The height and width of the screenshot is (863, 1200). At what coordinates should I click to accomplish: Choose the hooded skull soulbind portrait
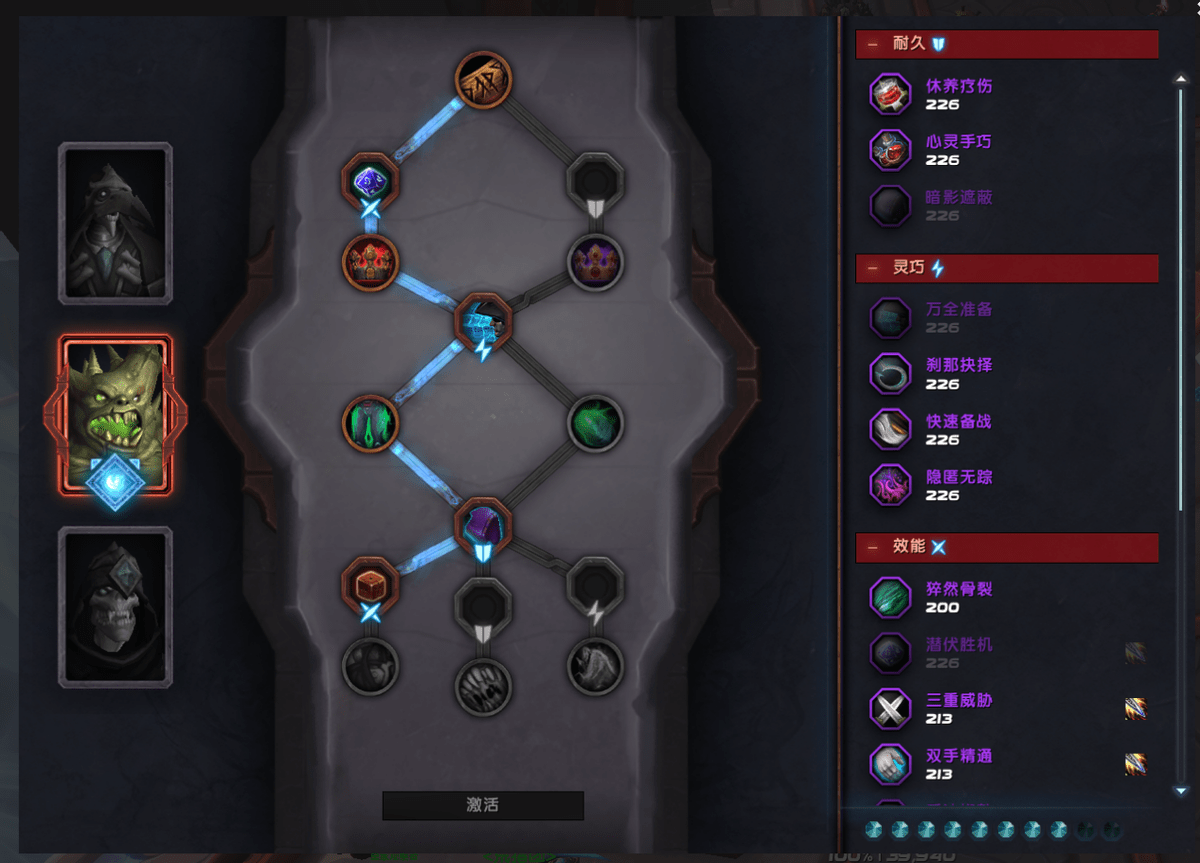click(116, 607)
